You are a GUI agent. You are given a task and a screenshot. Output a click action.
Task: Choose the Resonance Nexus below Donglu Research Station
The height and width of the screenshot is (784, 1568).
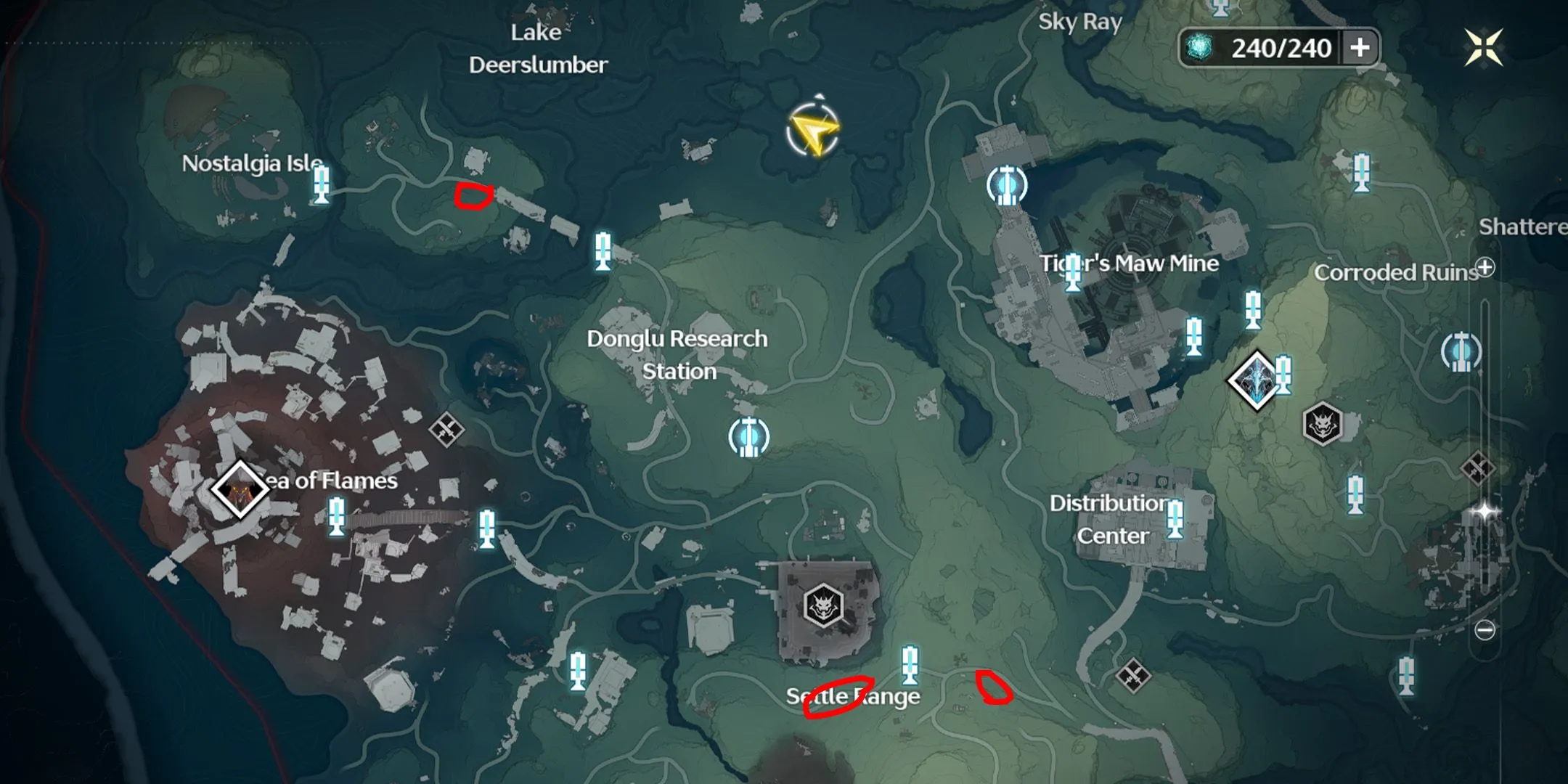coord(748,436)
